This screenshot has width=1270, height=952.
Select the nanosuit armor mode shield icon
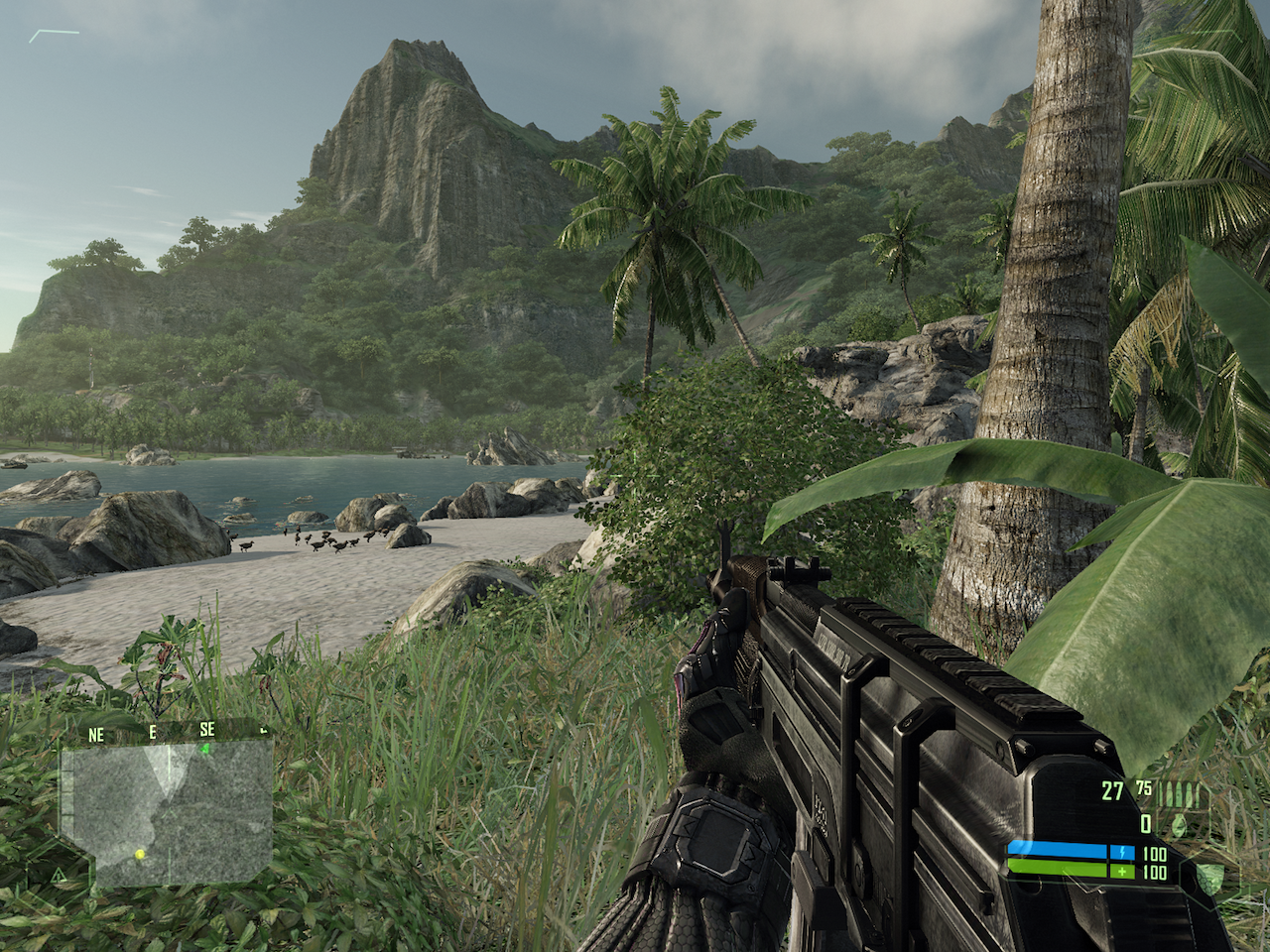(x=1207, y=875)
